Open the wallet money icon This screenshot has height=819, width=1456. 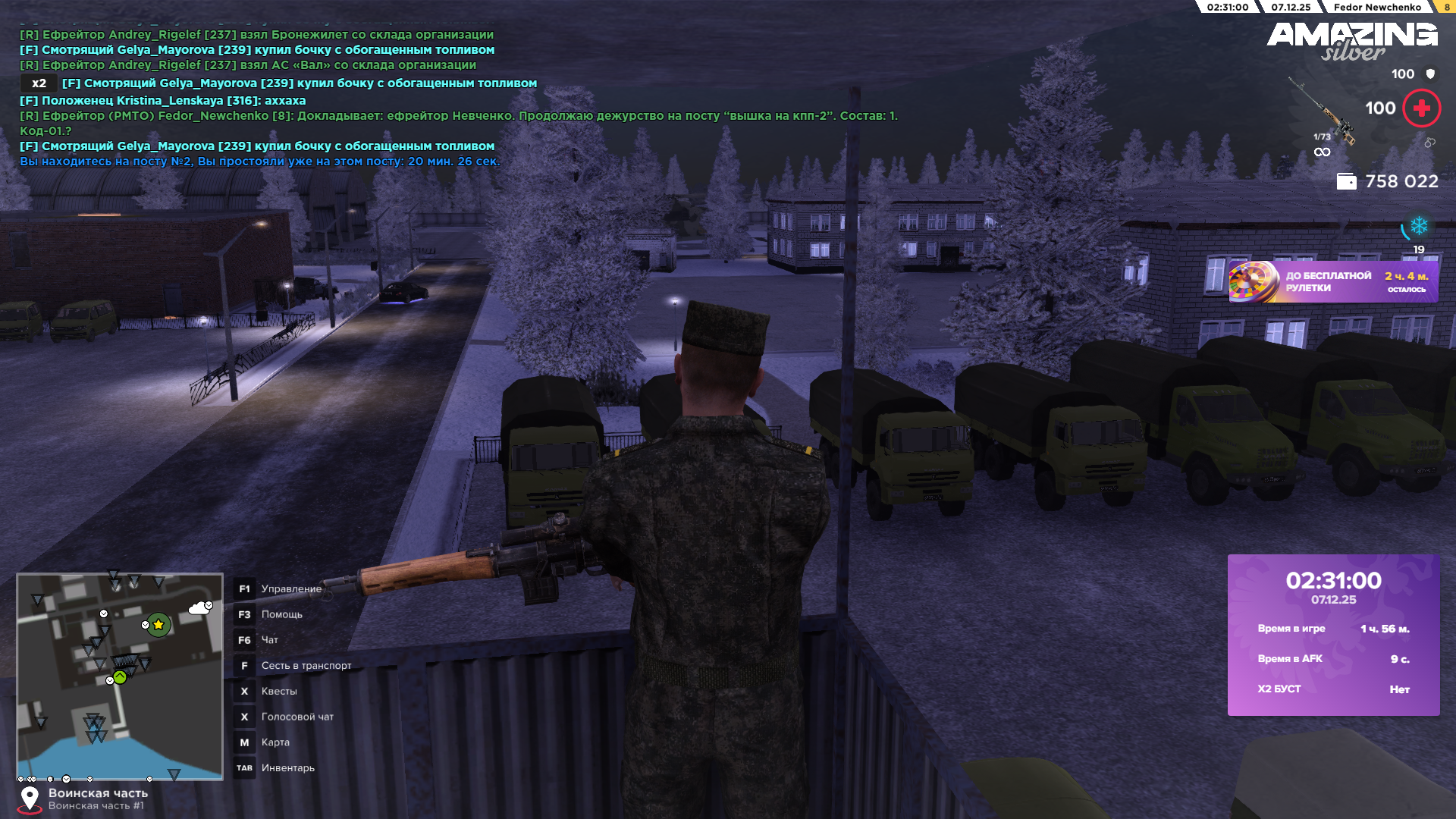[x=1346, y=182]
